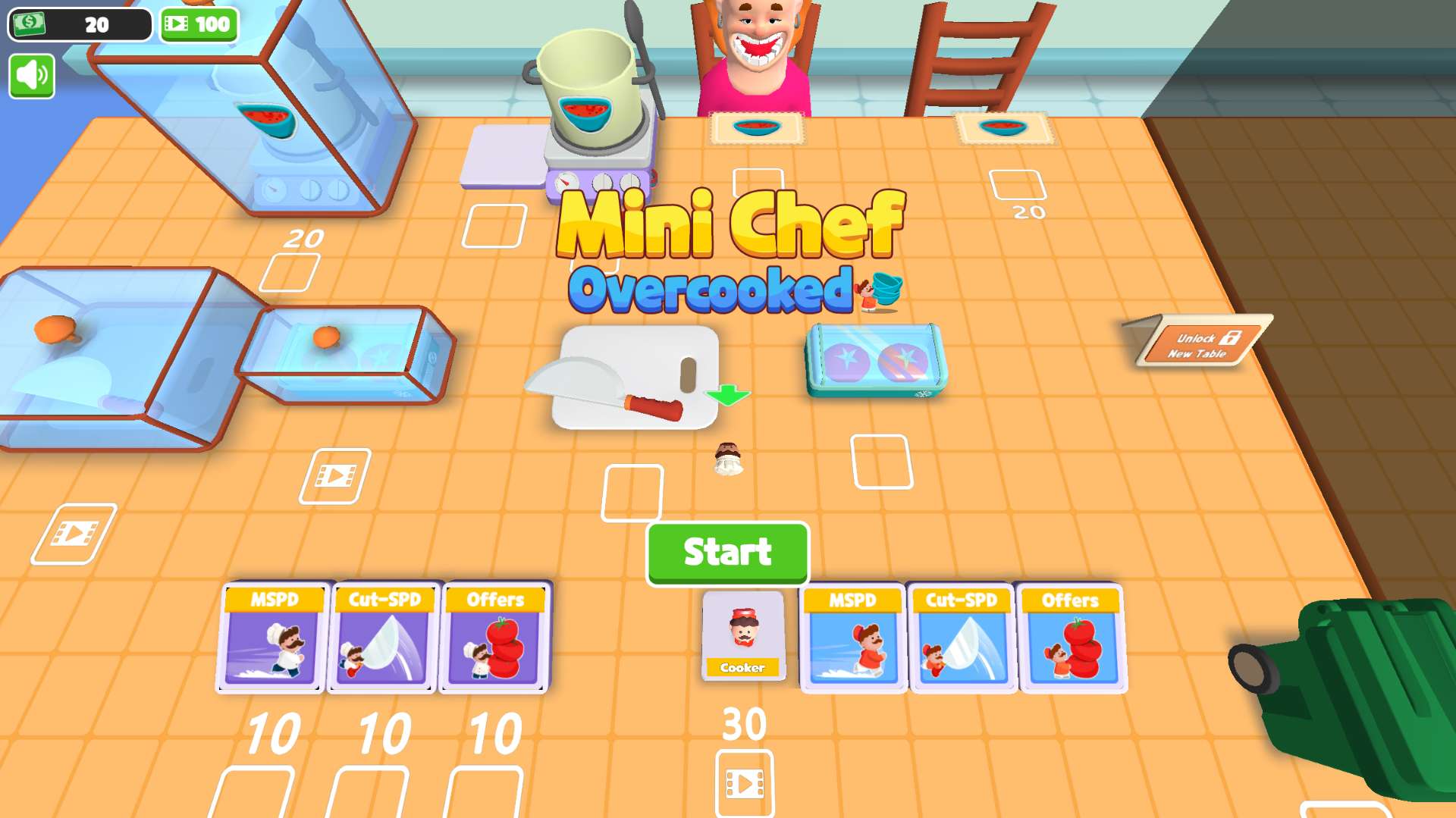The height and width of the screenshot is (818, 1456).
Task: Select the Cooker character card
Action: 743,635
